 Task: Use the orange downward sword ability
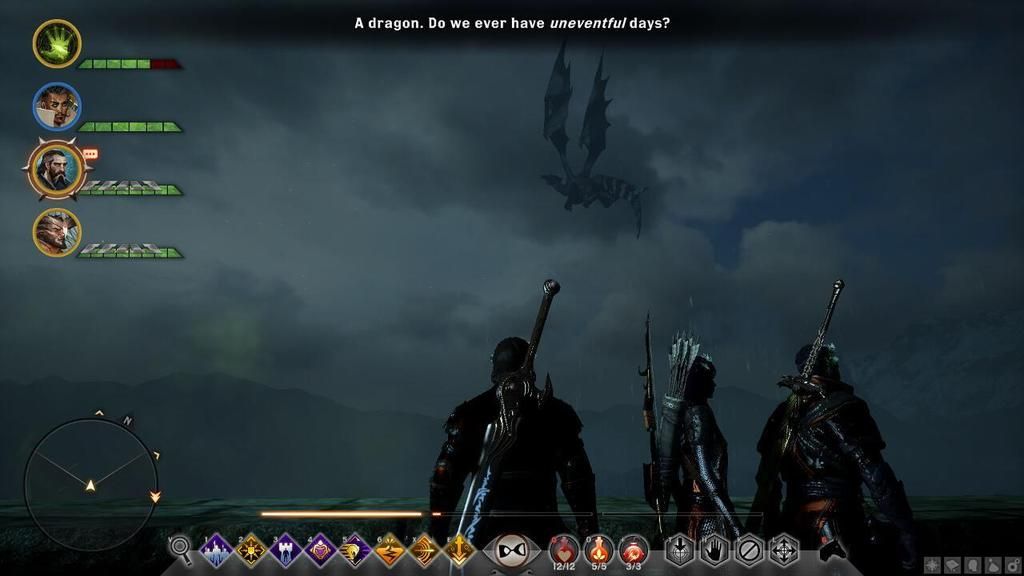[459, 550]
